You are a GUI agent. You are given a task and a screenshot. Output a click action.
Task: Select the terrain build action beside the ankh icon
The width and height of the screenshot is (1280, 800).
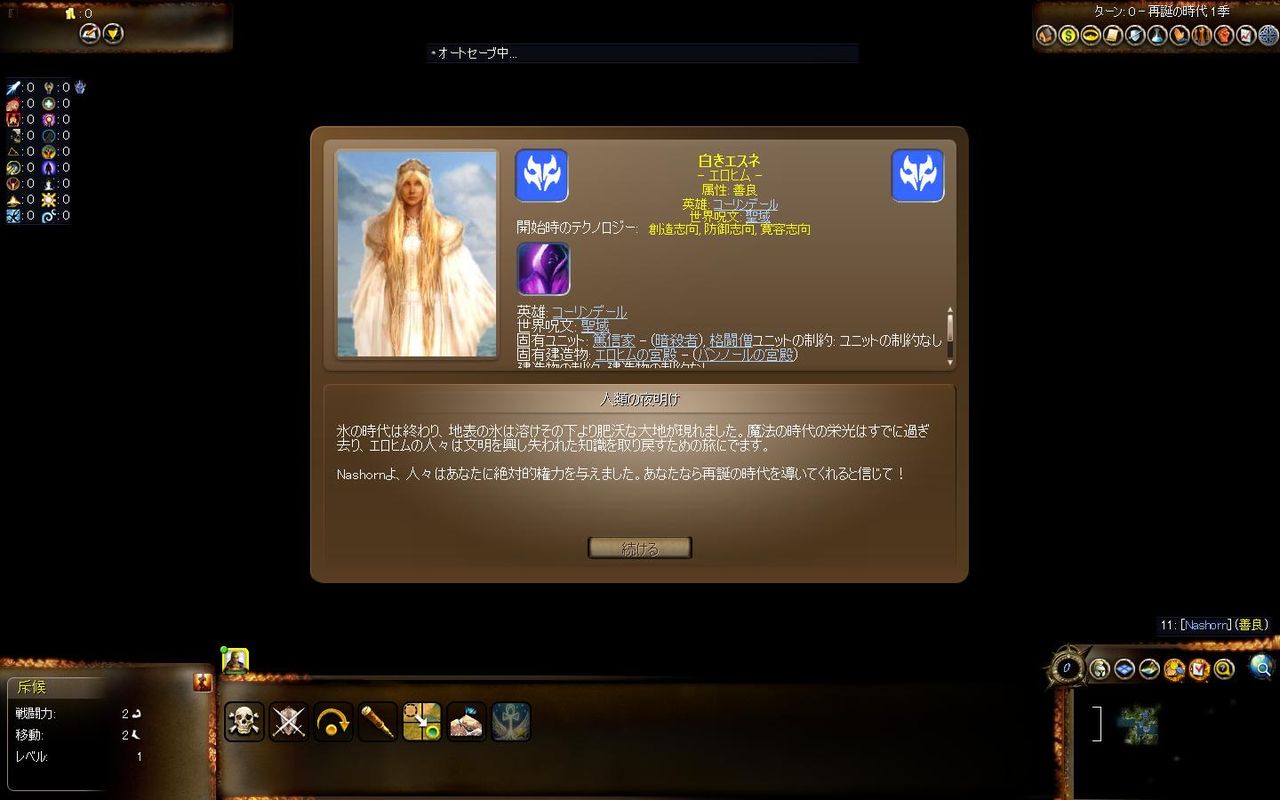click(465, 720)
